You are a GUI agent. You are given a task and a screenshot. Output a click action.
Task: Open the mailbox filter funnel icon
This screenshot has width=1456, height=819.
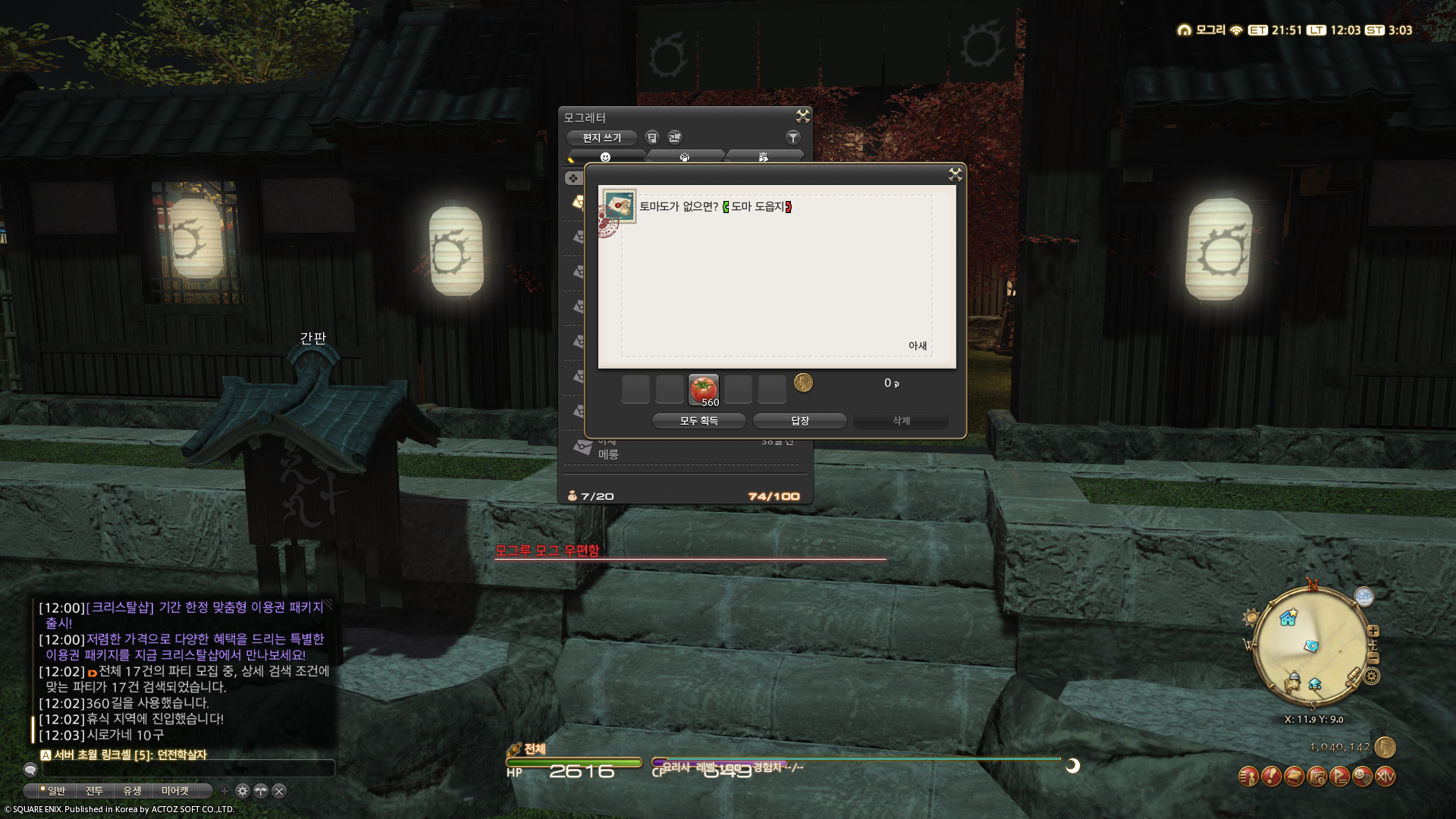(x=792, y=137)
